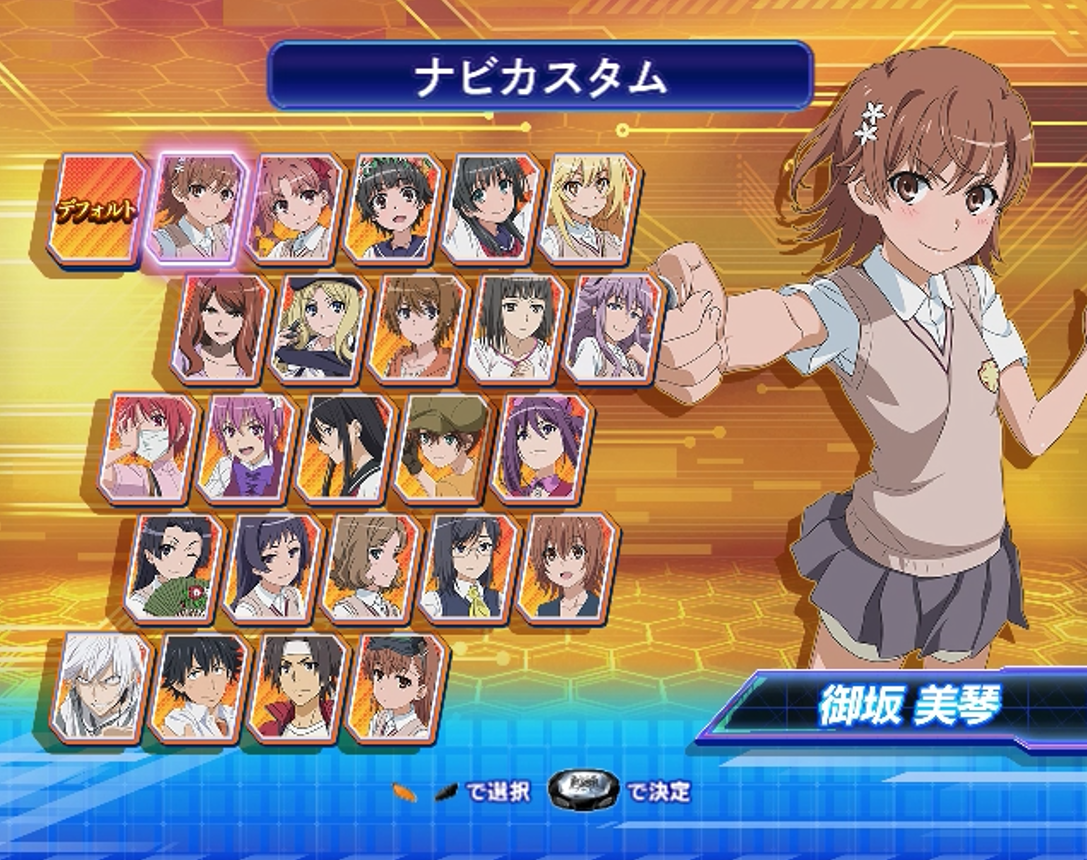The width and height of the screenshot is (1087, 860).
Task: Select the boy with white headband portrait
Action: [297, 688]
